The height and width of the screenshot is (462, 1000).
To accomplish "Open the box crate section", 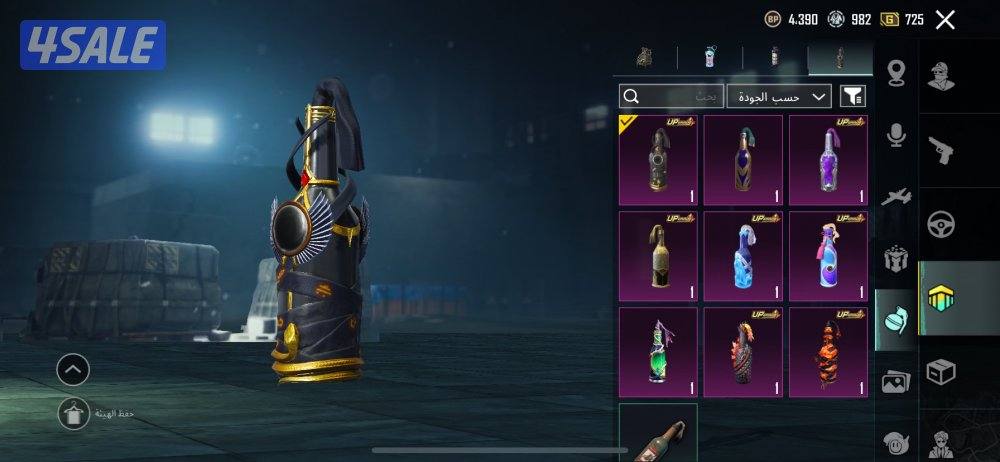I will (941, 372).
